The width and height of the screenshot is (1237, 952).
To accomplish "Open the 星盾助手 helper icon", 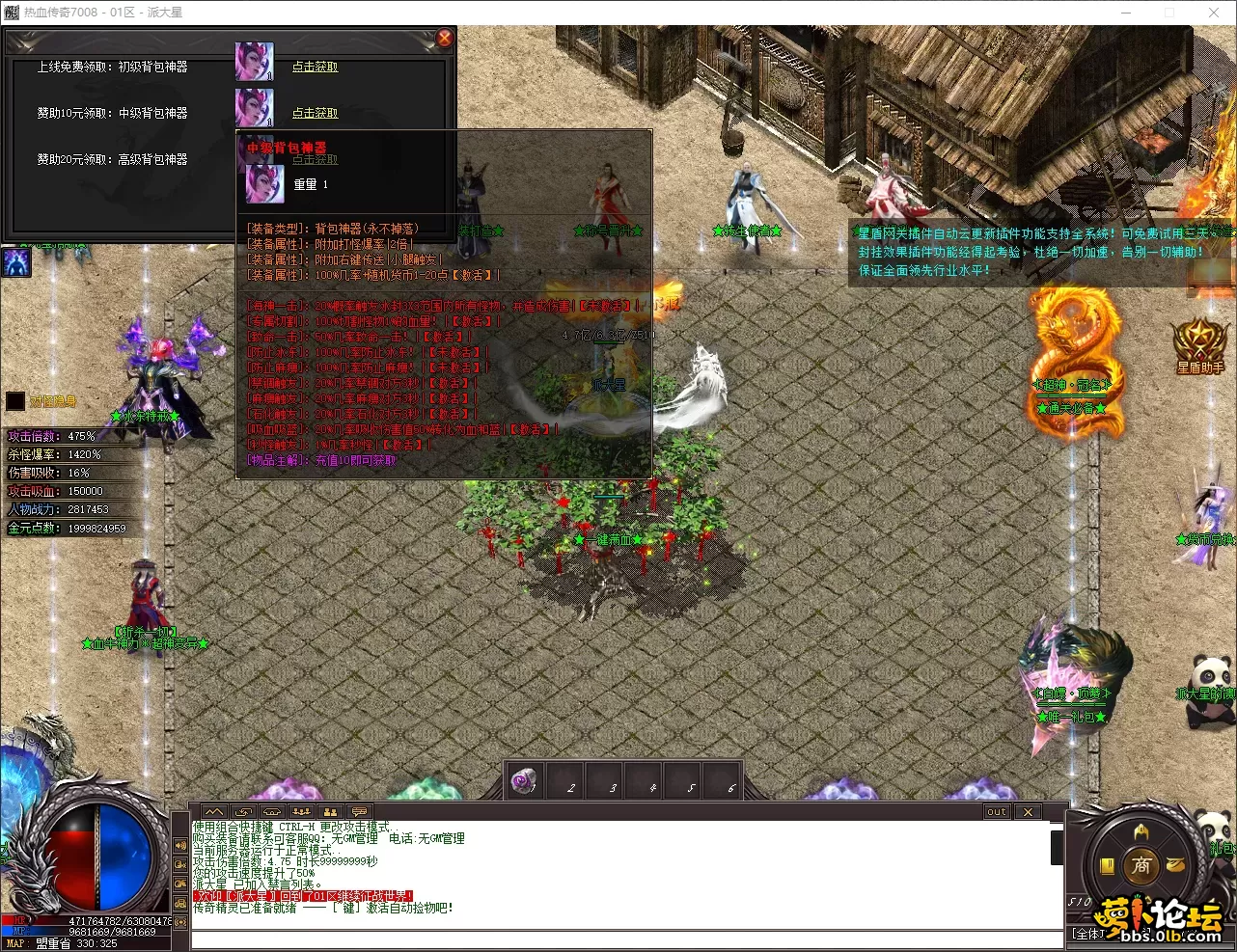I will (1199, 344).
